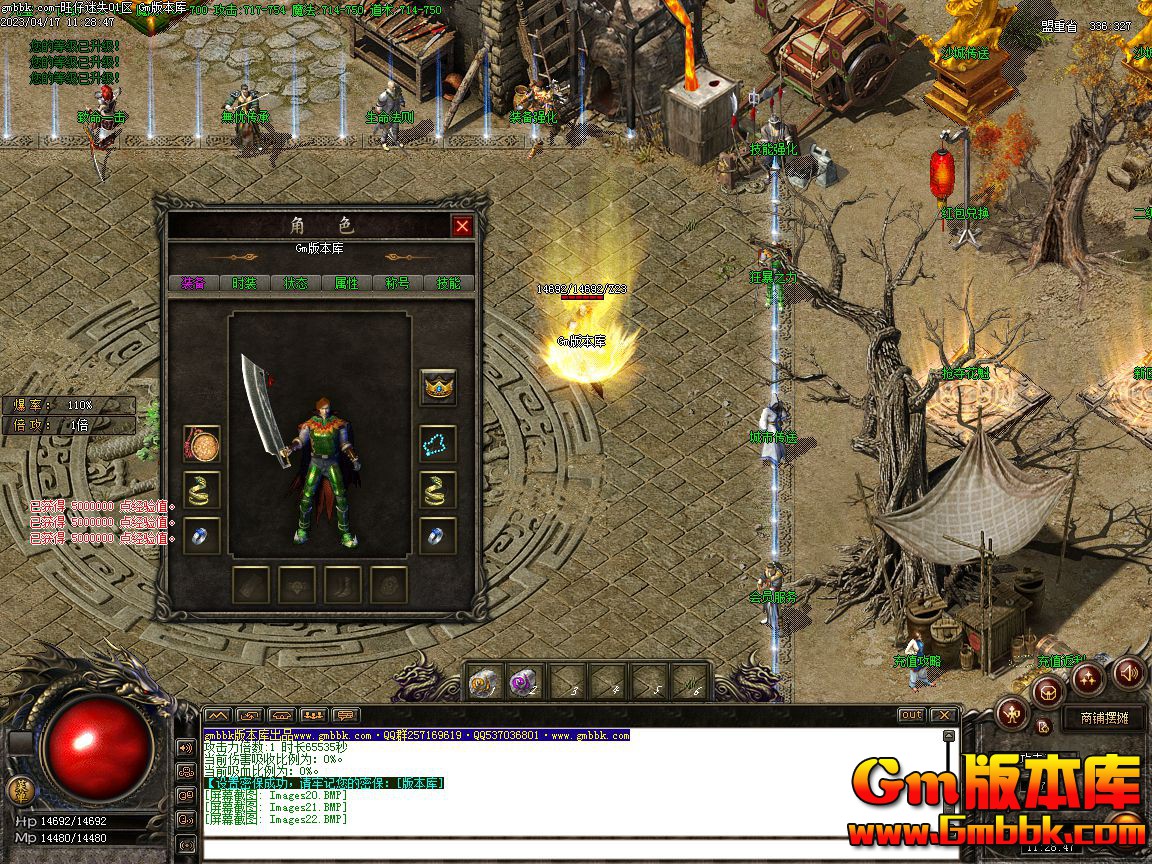Open the character figure round button
The image size is (1152, 864).
click(x=1012, y=713)
